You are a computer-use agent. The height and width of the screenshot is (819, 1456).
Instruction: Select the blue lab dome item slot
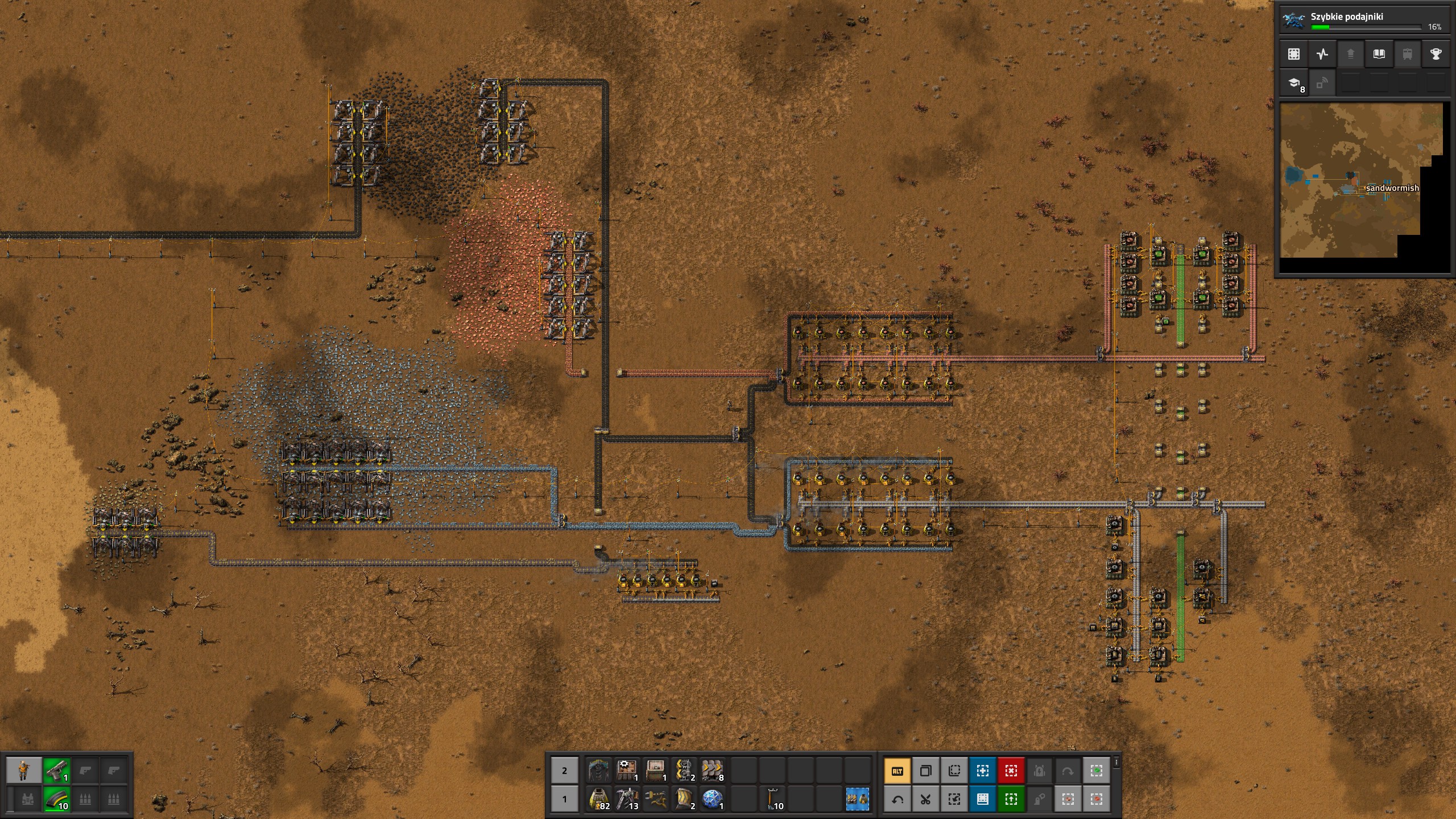[x=712, y=799]
